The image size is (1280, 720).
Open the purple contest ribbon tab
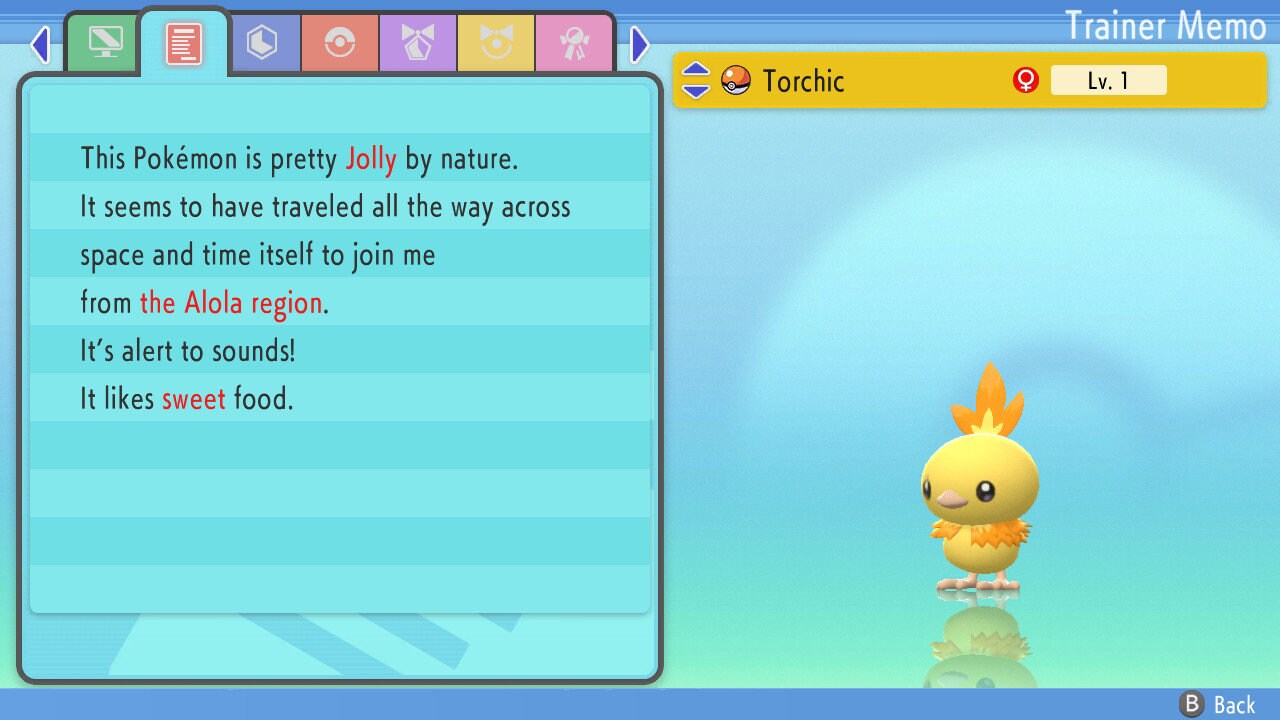[x=418, y=42]
